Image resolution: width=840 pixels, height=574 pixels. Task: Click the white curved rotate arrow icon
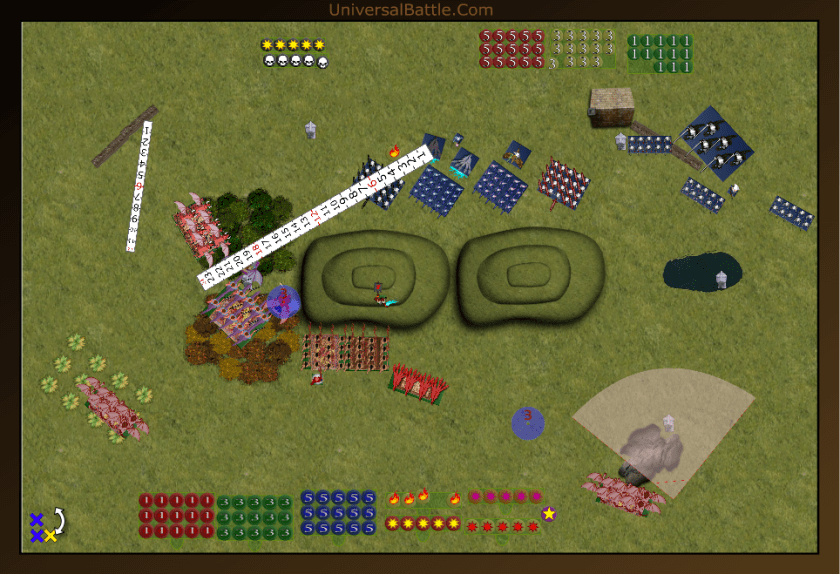pyautogui.click(x=59, y=520)
